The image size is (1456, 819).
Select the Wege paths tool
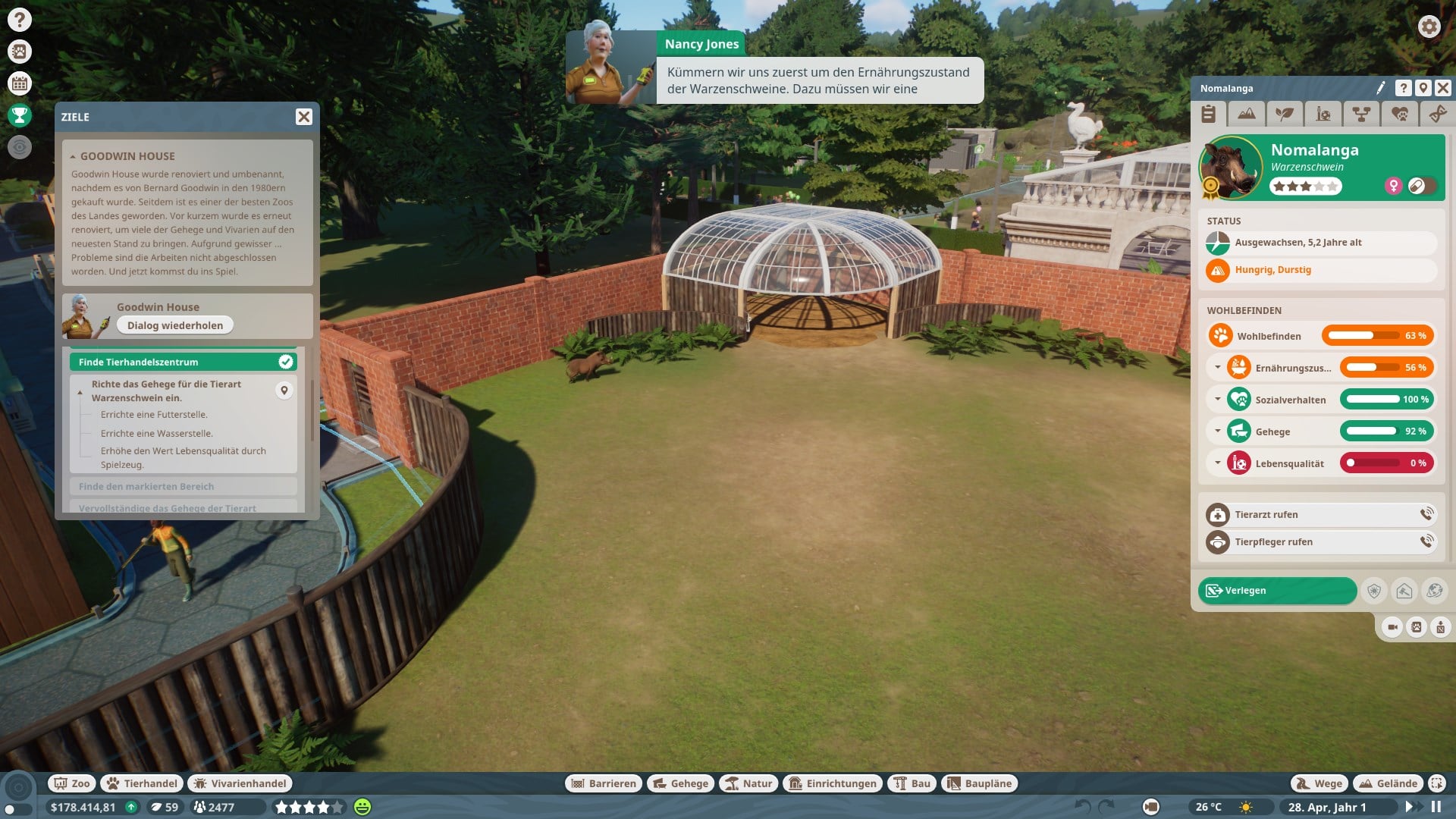point(1319,783)
